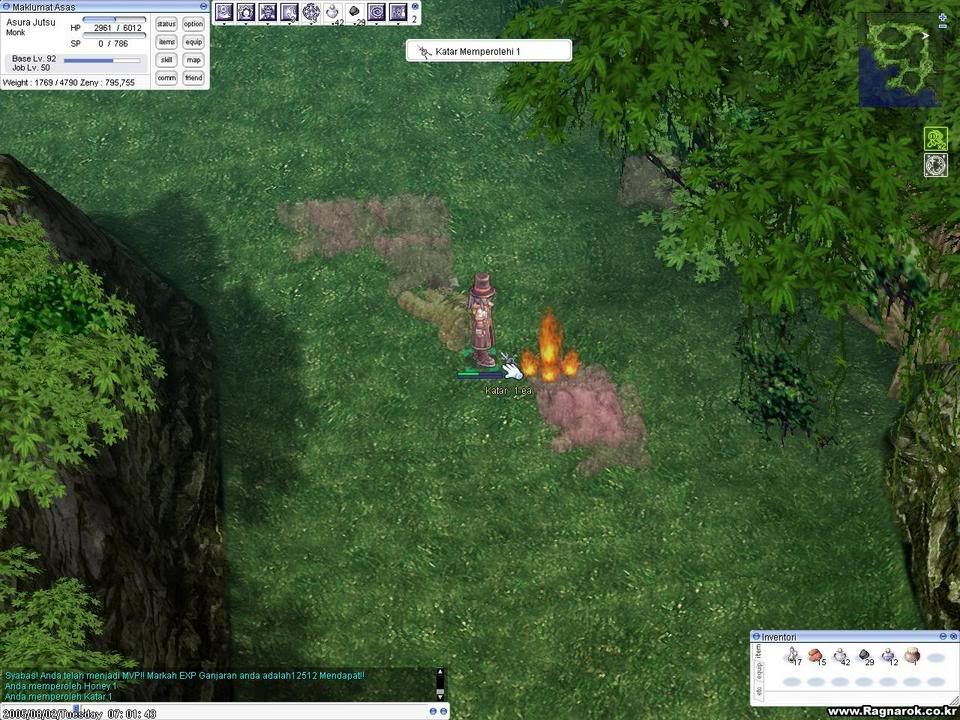
Task: Open the skill list button
Action: tap(167, 60)
